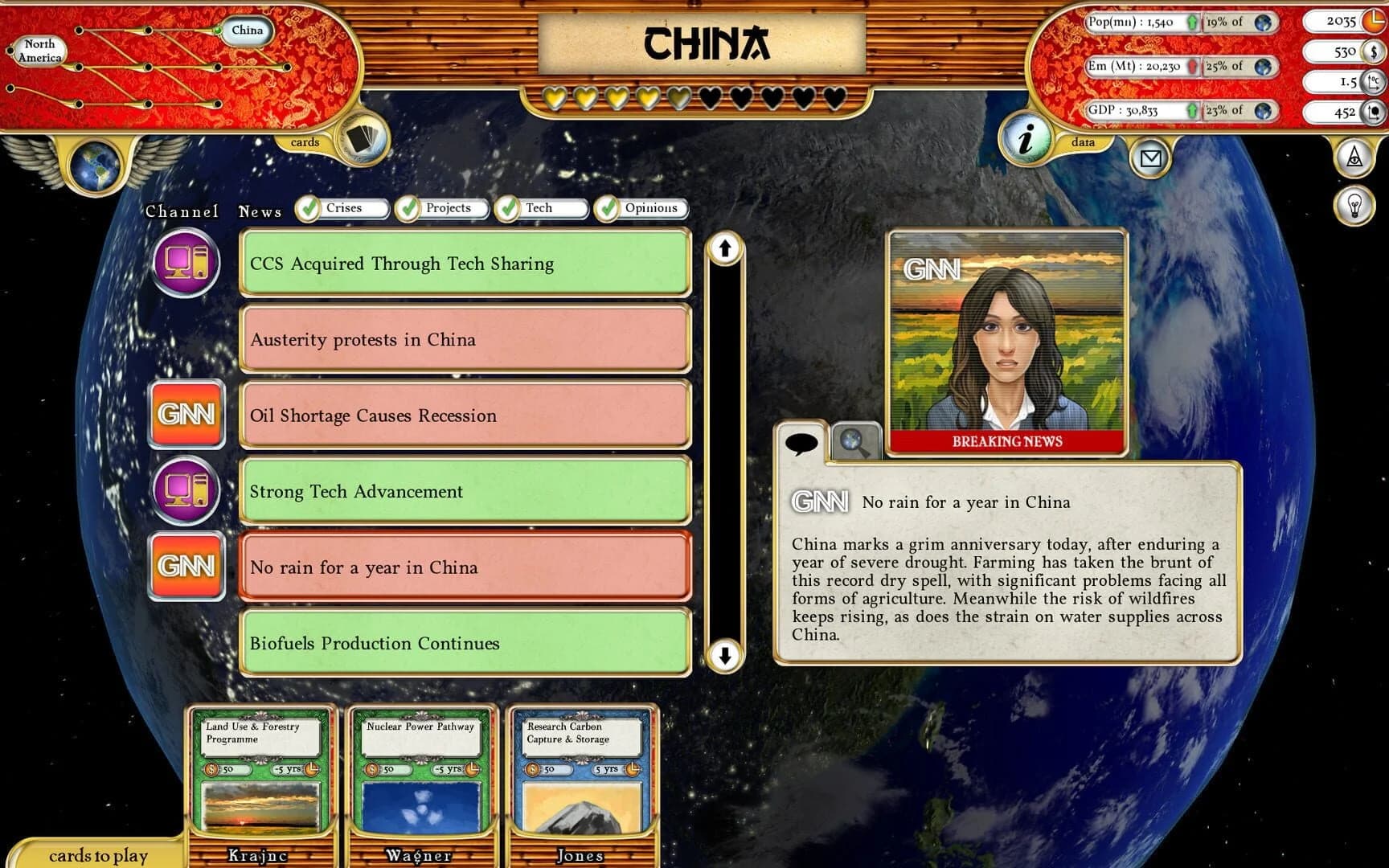Click the down arrow on the news scrollbar
The image size is (1389, 868).
point(726,657)
